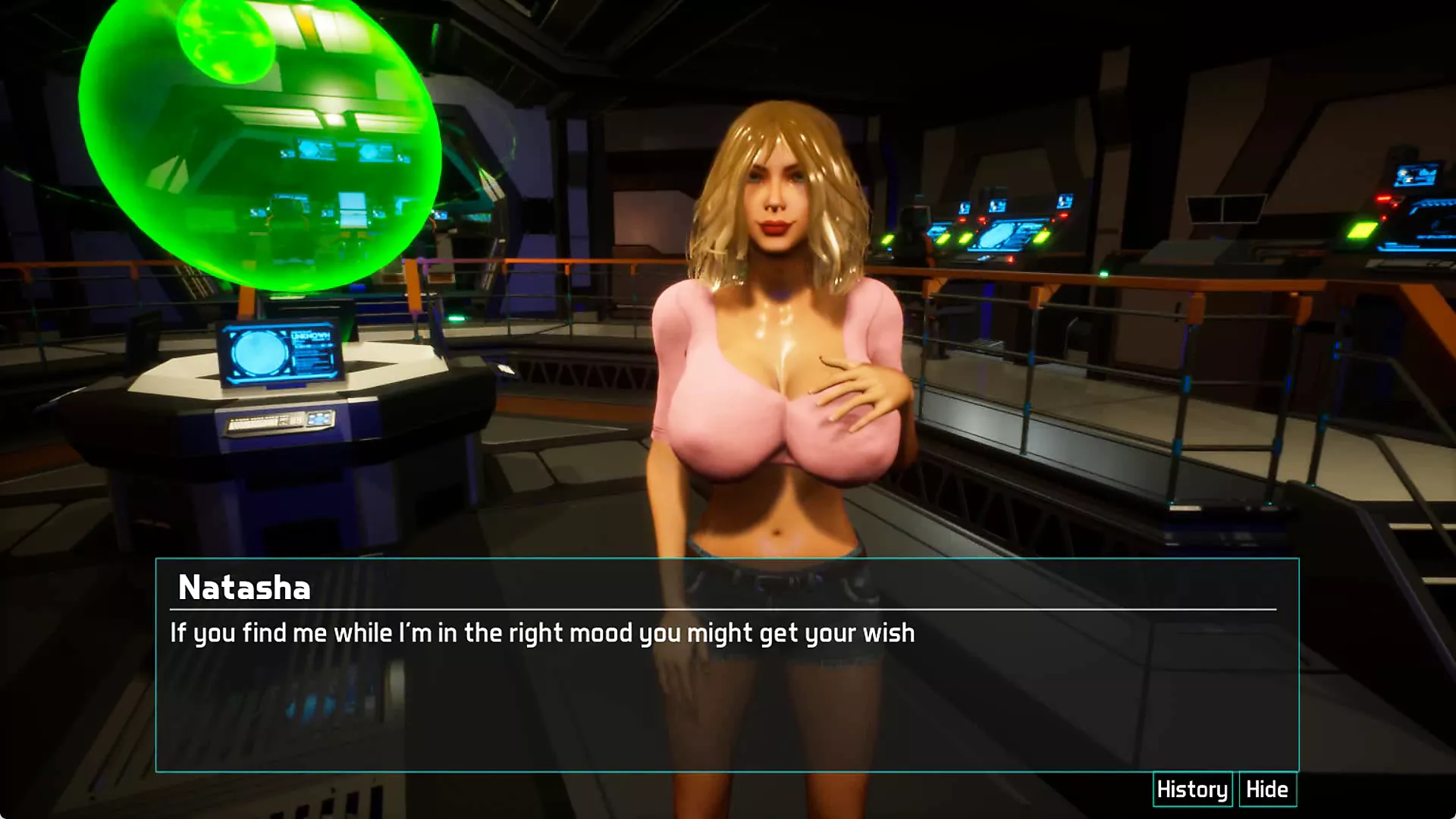Hide the dialogue box
Screen dimensions: 1456x819
pyautogui.click(x=1267, y=789)
